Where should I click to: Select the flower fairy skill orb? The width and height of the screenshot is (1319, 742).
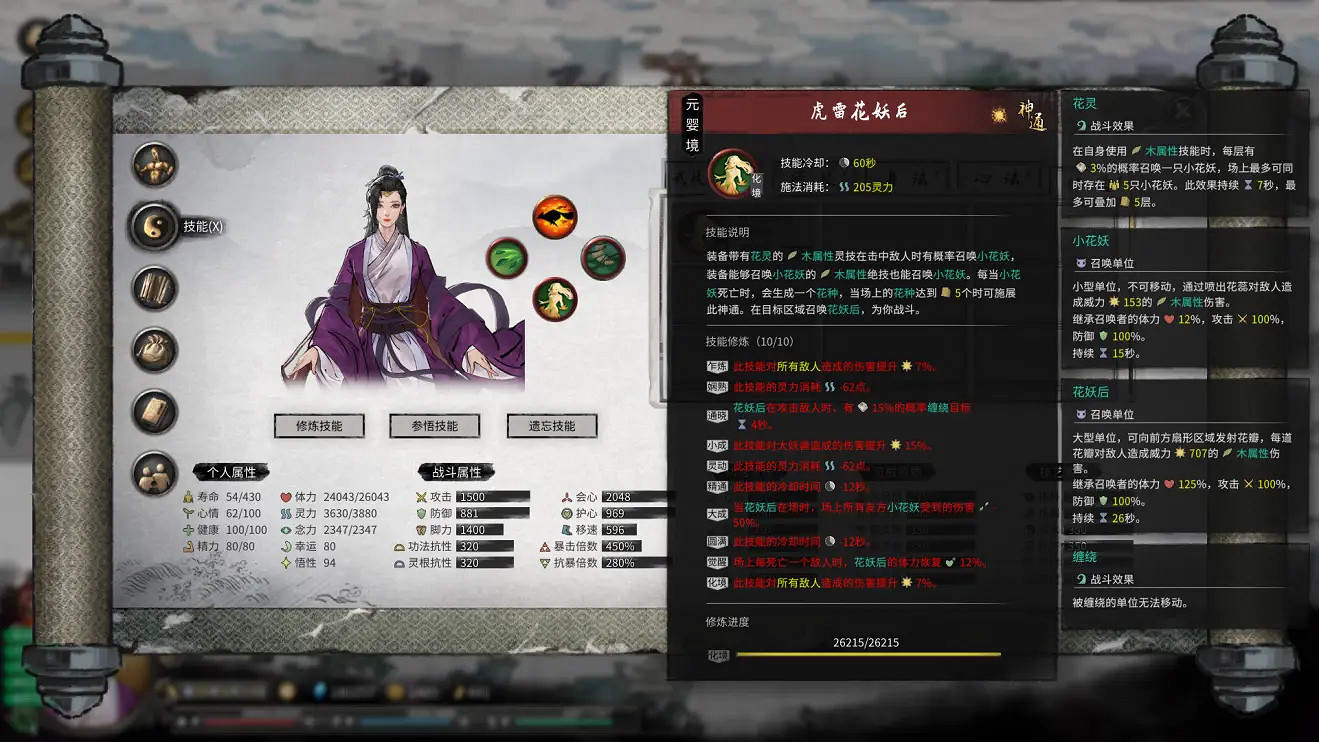(x=556, y=299)
